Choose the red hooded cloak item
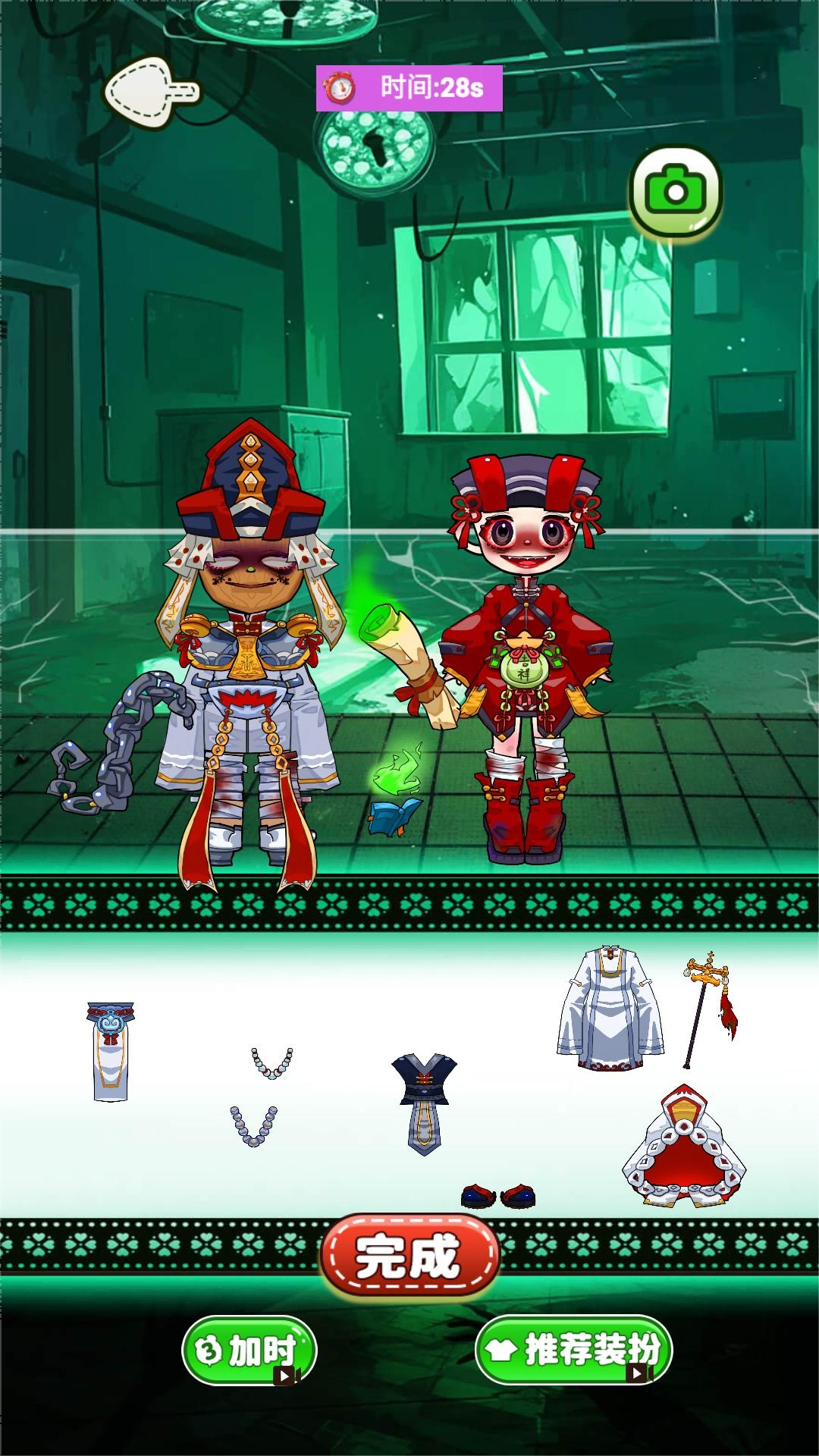819x1456 pixels. 685,1147
